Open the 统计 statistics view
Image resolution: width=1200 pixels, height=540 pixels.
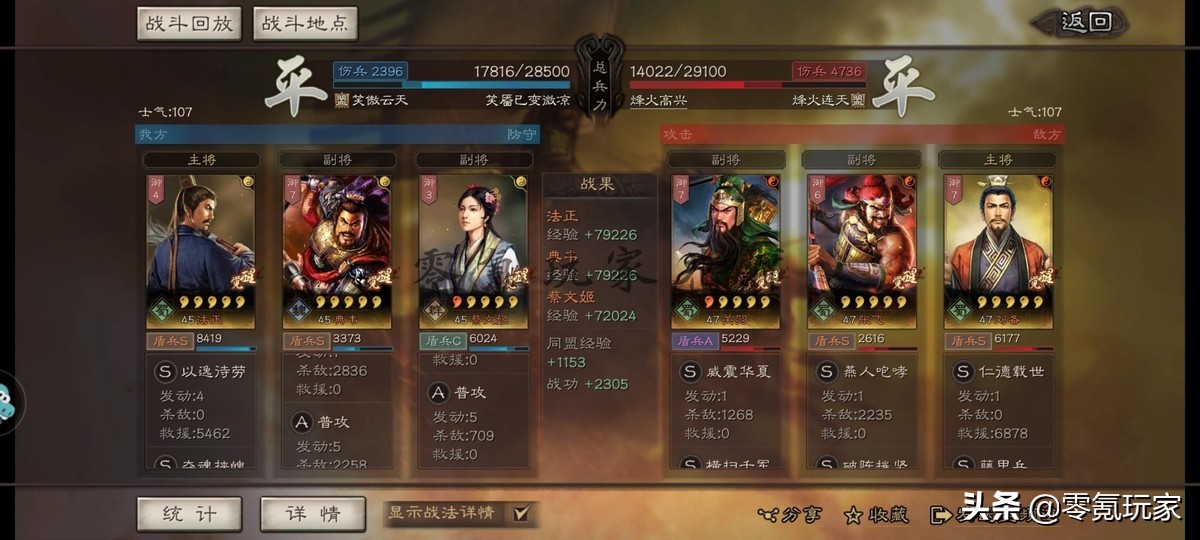click(189, 514)
